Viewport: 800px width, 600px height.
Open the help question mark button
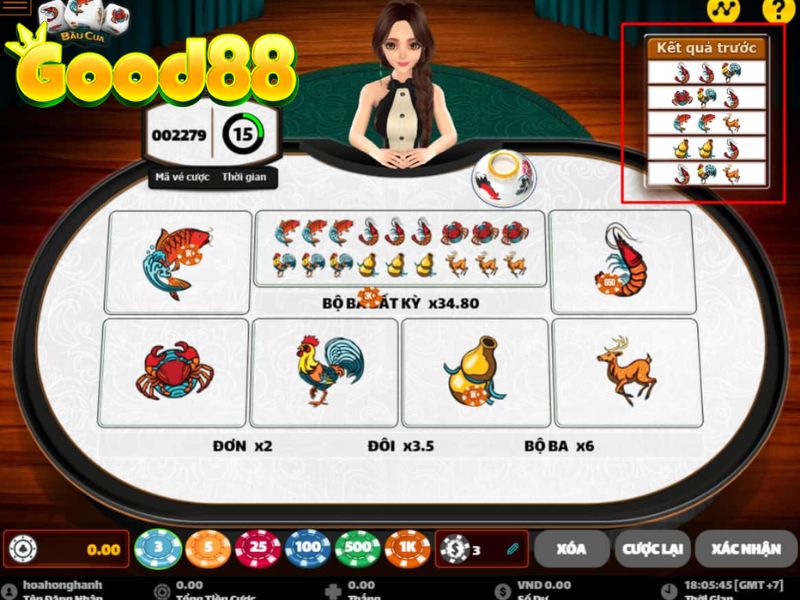tap(775, 11)
